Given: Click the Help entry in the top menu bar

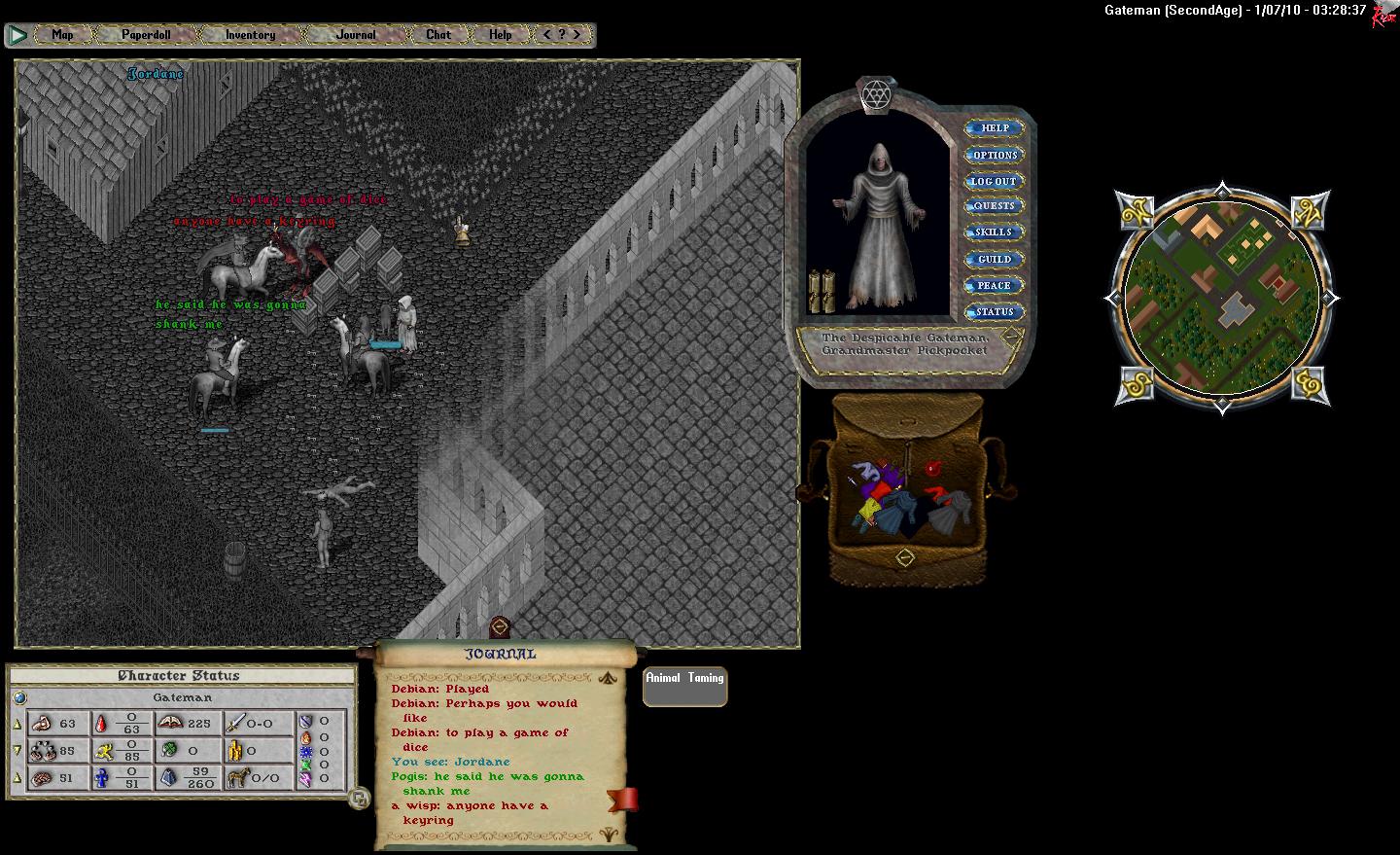Looking at the screenshot, I should pyautogui.click(x=501, y=35).
